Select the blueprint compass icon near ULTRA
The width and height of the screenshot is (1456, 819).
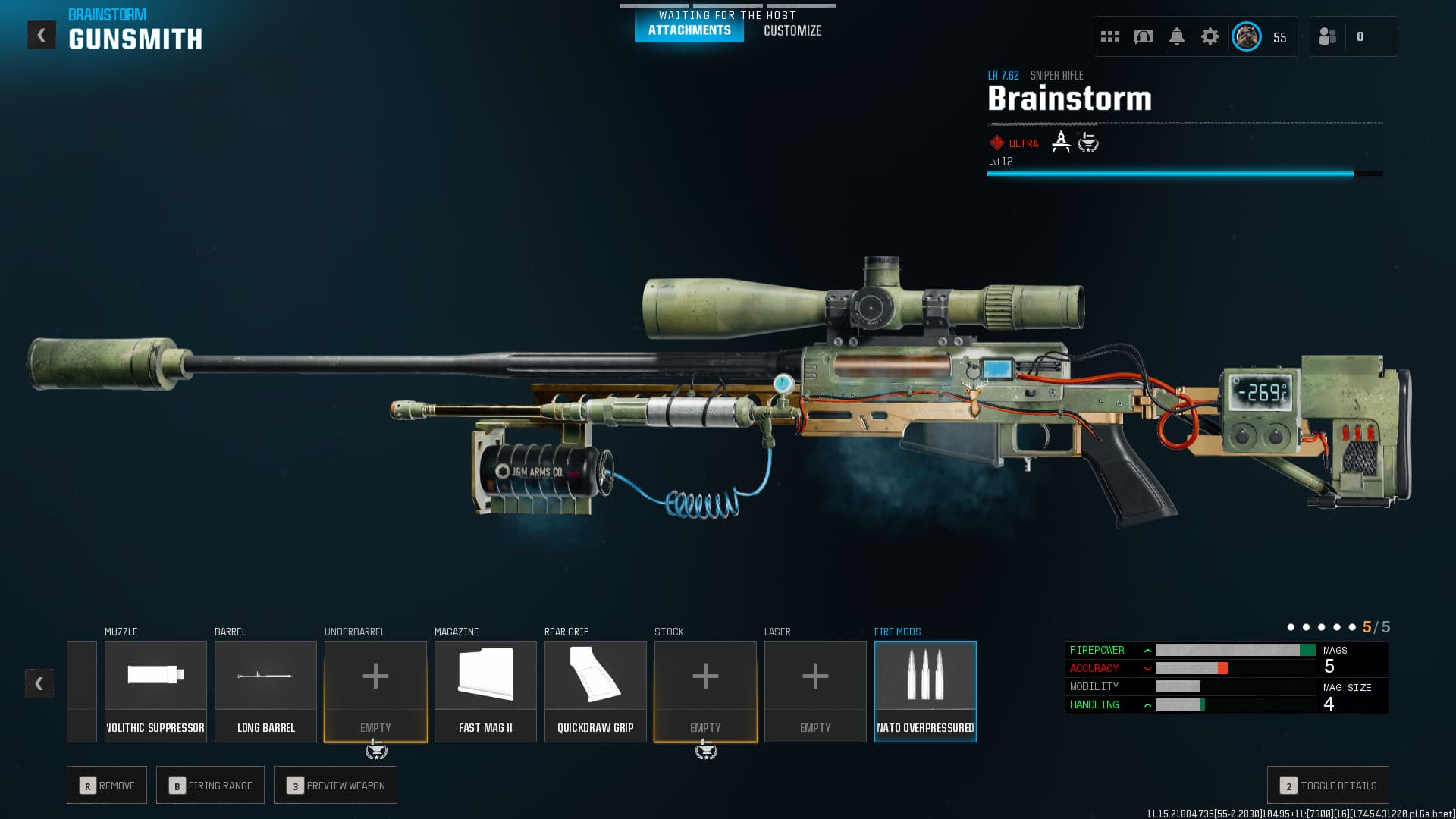pos(1061,142)
